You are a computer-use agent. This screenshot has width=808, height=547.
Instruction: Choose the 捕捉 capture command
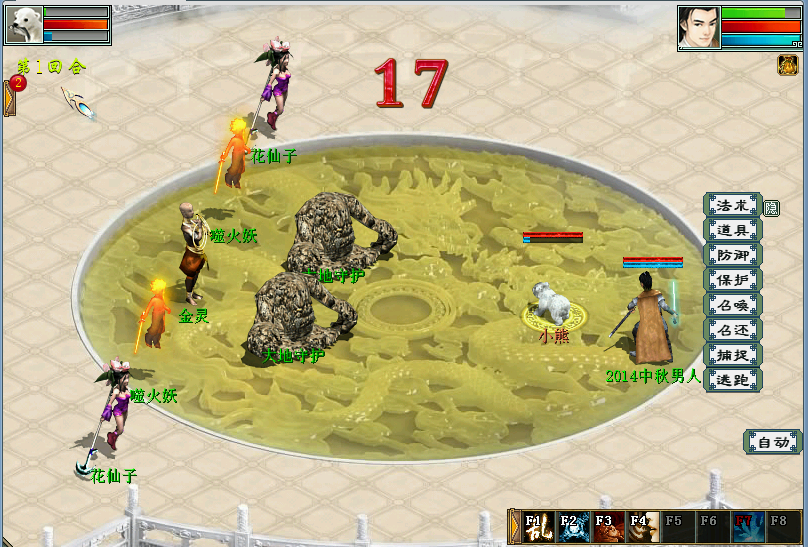pos(732,355)
